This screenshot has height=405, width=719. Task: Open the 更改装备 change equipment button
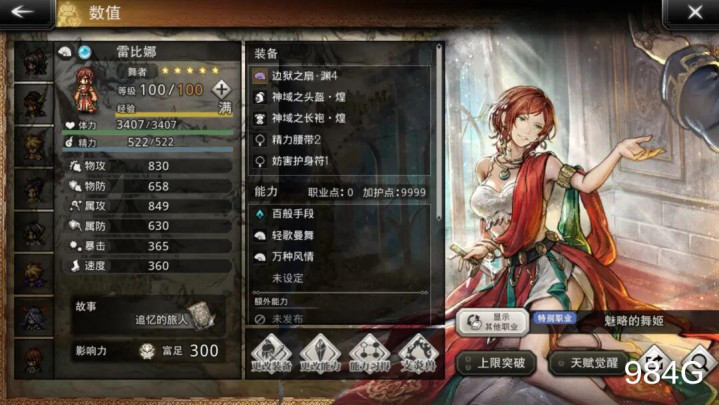click(x=271, y=354)
